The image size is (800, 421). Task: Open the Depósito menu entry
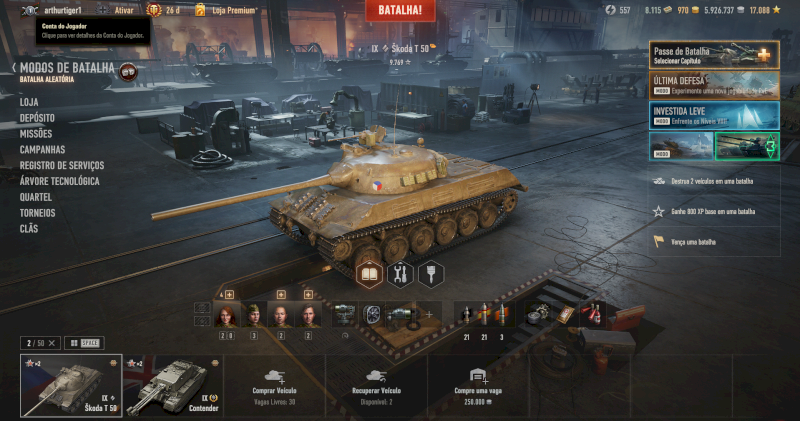point(37,117)
